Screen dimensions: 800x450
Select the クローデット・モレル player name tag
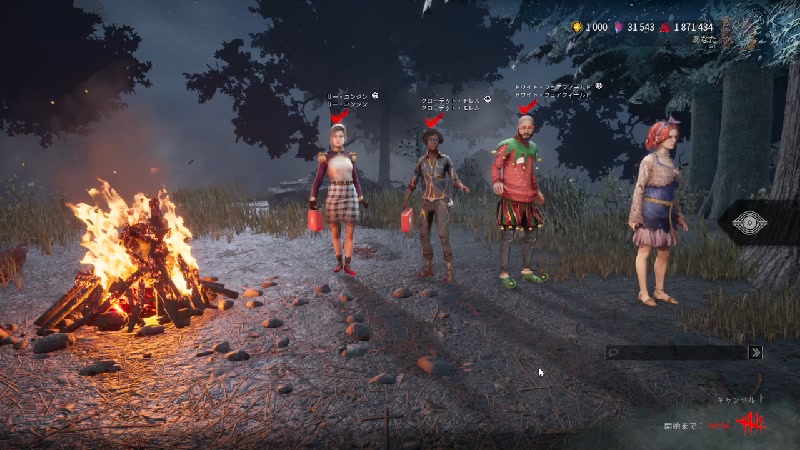(x=453, y=103)
